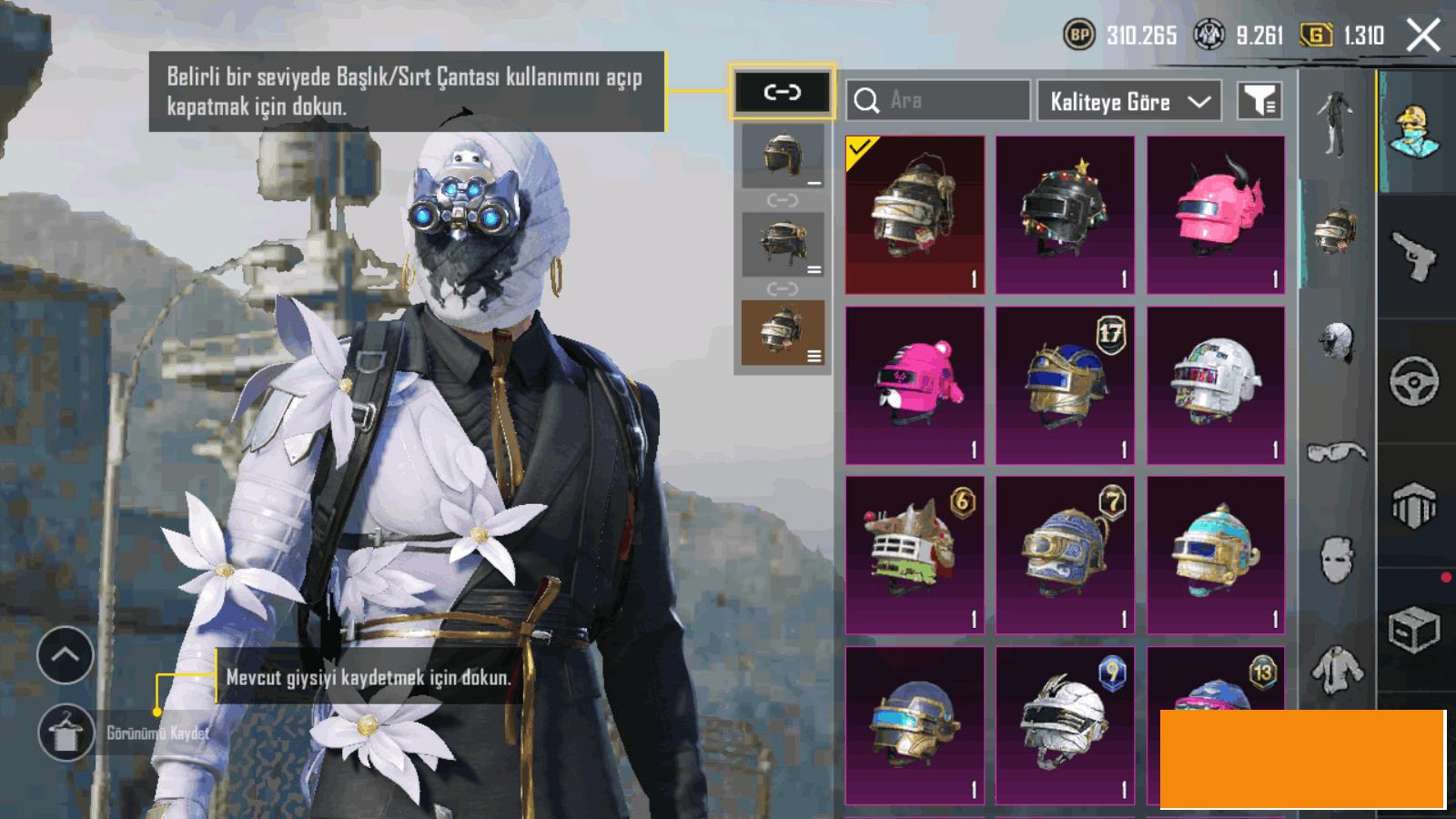Save look with Görünümü Kaydet button

[x=66, y=733]
